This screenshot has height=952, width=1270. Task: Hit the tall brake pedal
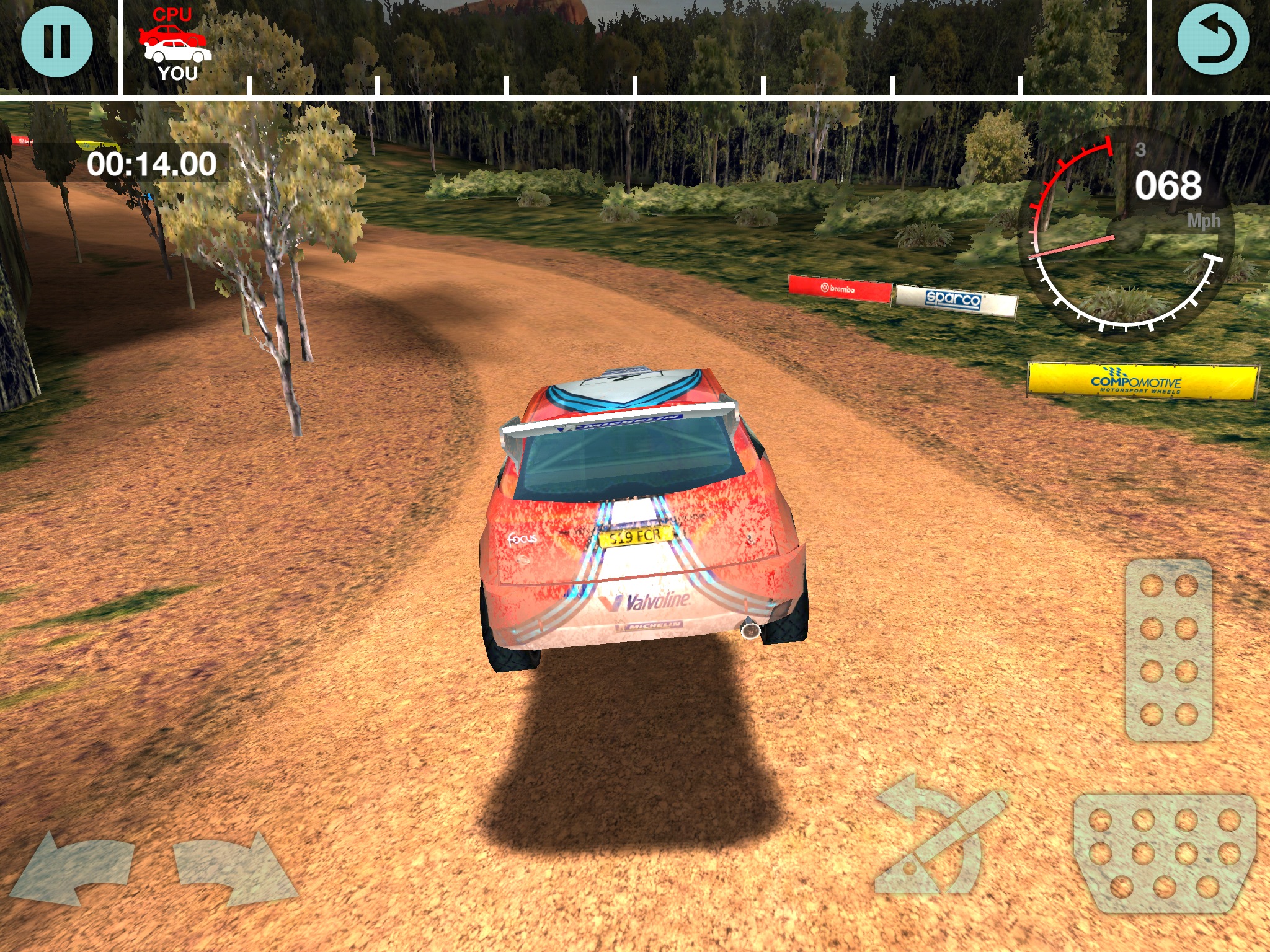1169,650
